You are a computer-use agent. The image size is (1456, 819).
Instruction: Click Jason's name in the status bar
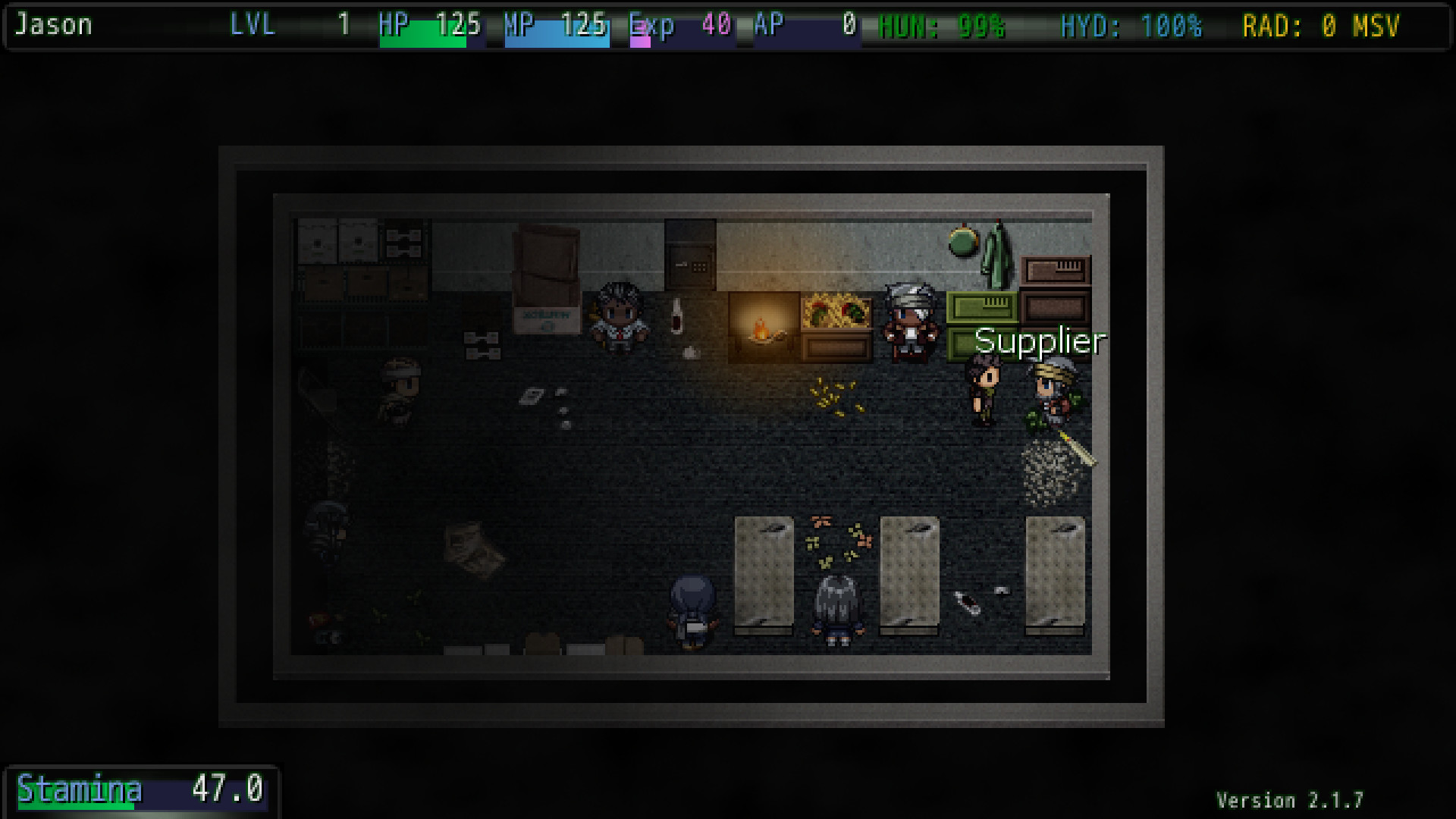coord(53,25)
